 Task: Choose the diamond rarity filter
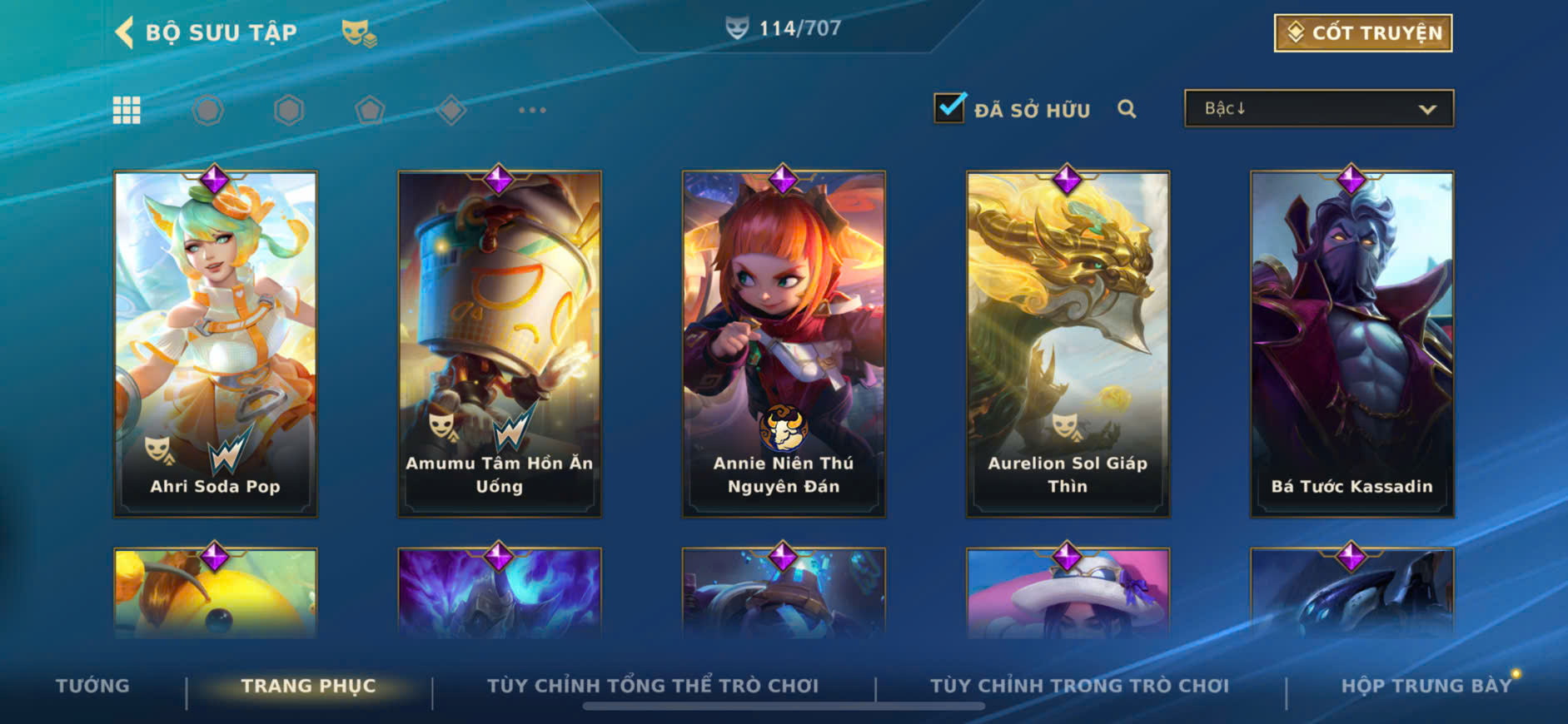pyautogui.click(x=451, y=110)
